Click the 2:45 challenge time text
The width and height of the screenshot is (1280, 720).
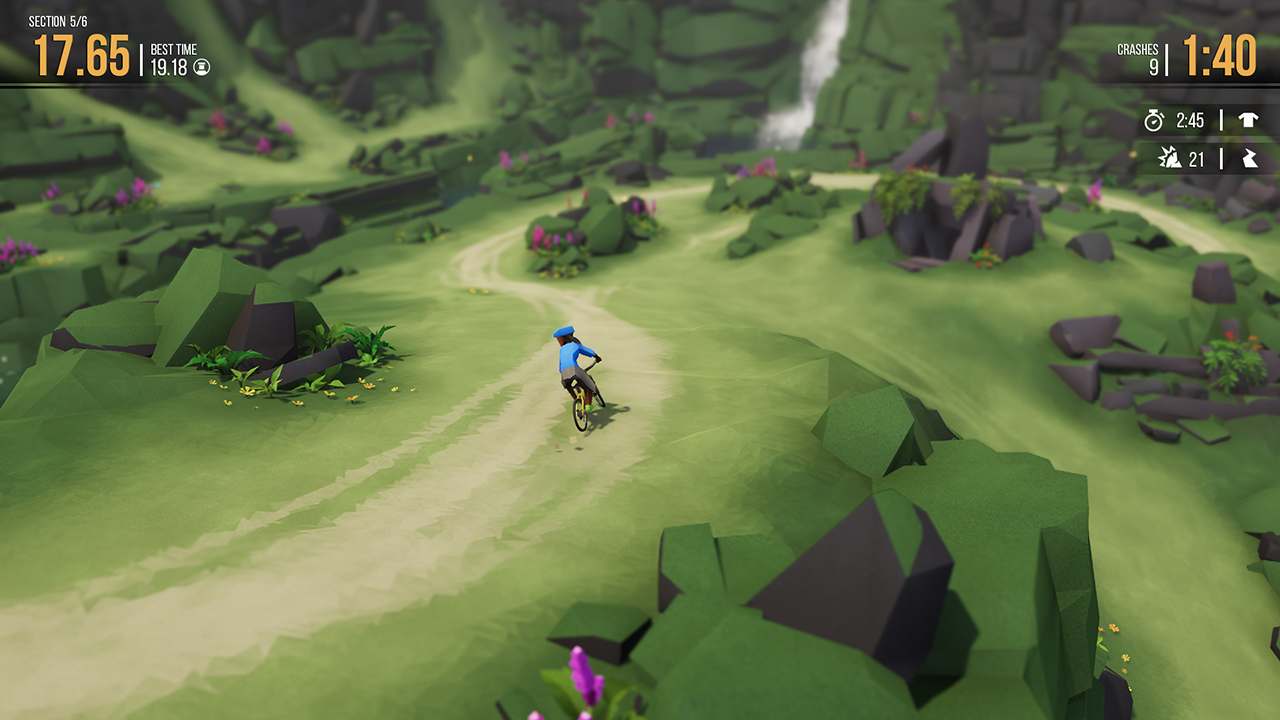click(1190, 122)
